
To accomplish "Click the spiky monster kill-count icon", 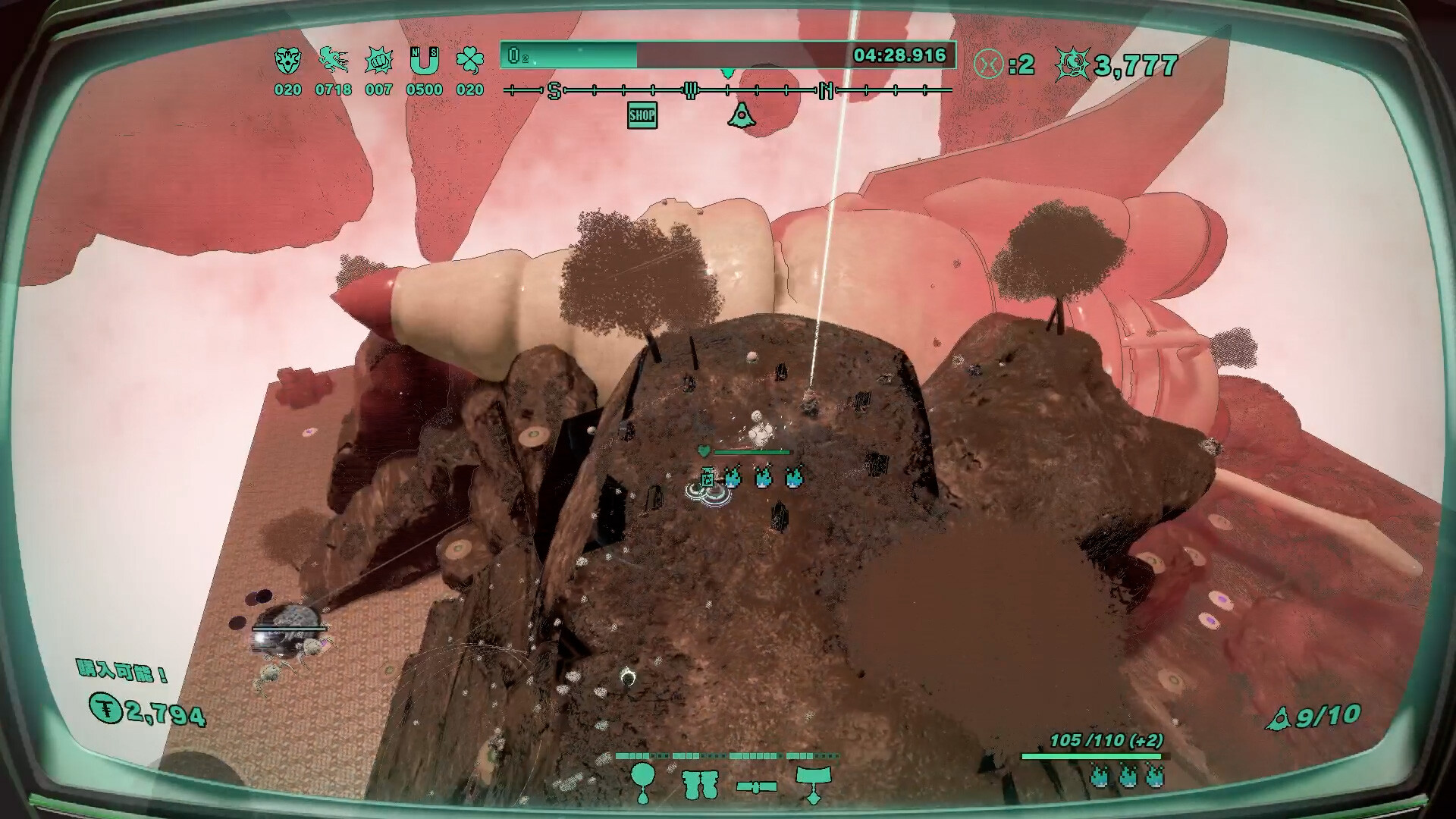I will click(x=1072, y=65).
